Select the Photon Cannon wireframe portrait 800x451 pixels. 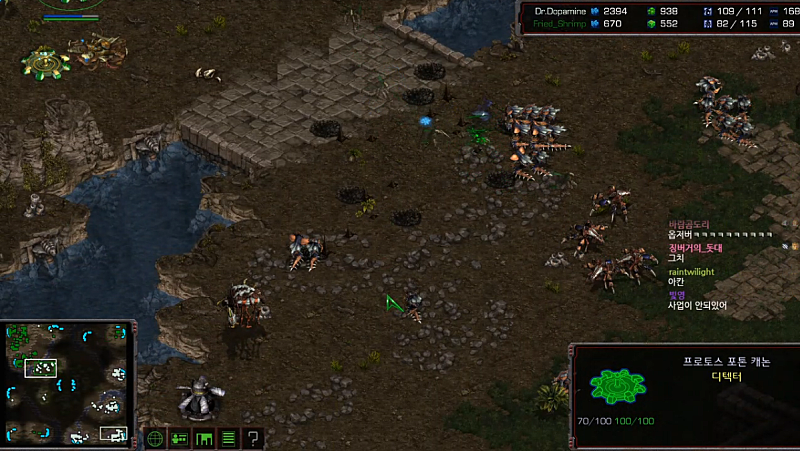tap(611, 385)
